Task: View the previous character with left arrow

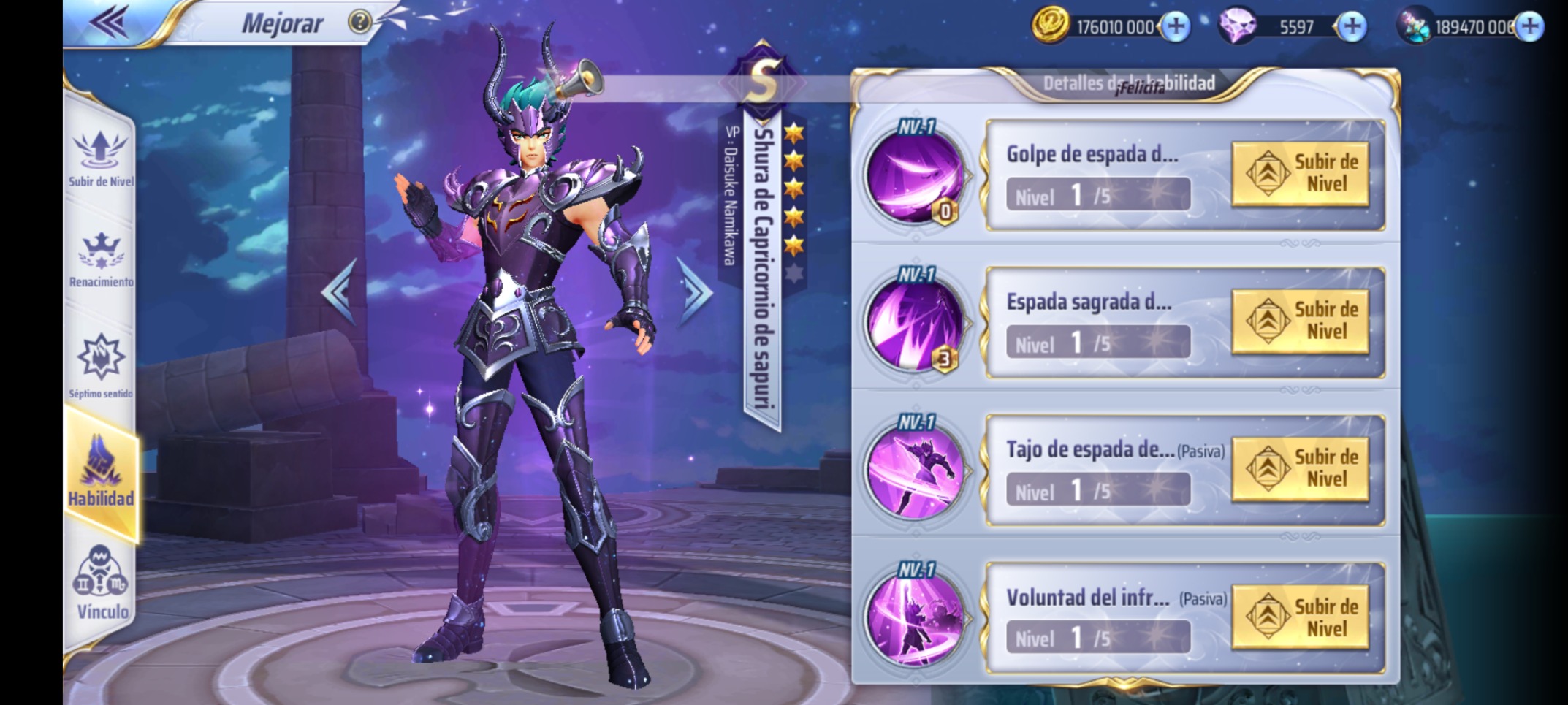Action: point(340,291)
